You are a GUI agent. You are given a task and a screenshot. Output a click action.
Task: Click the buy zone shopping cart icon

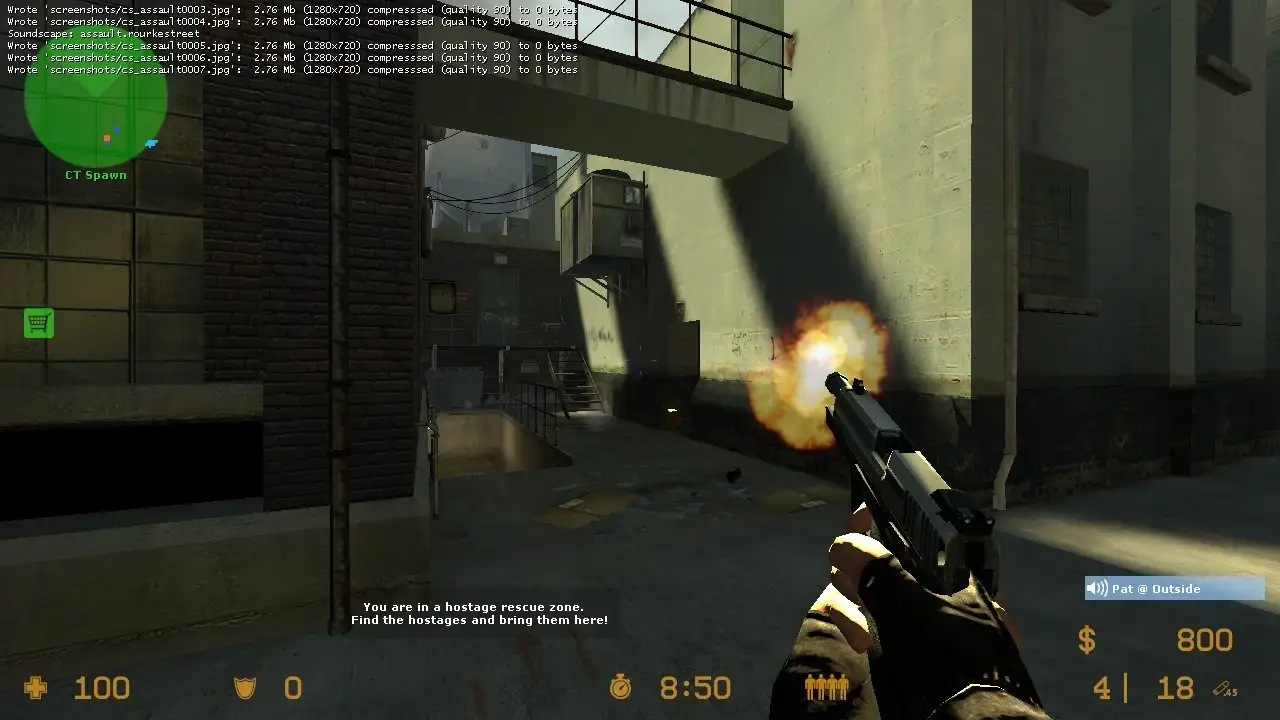tap(38, 324)
